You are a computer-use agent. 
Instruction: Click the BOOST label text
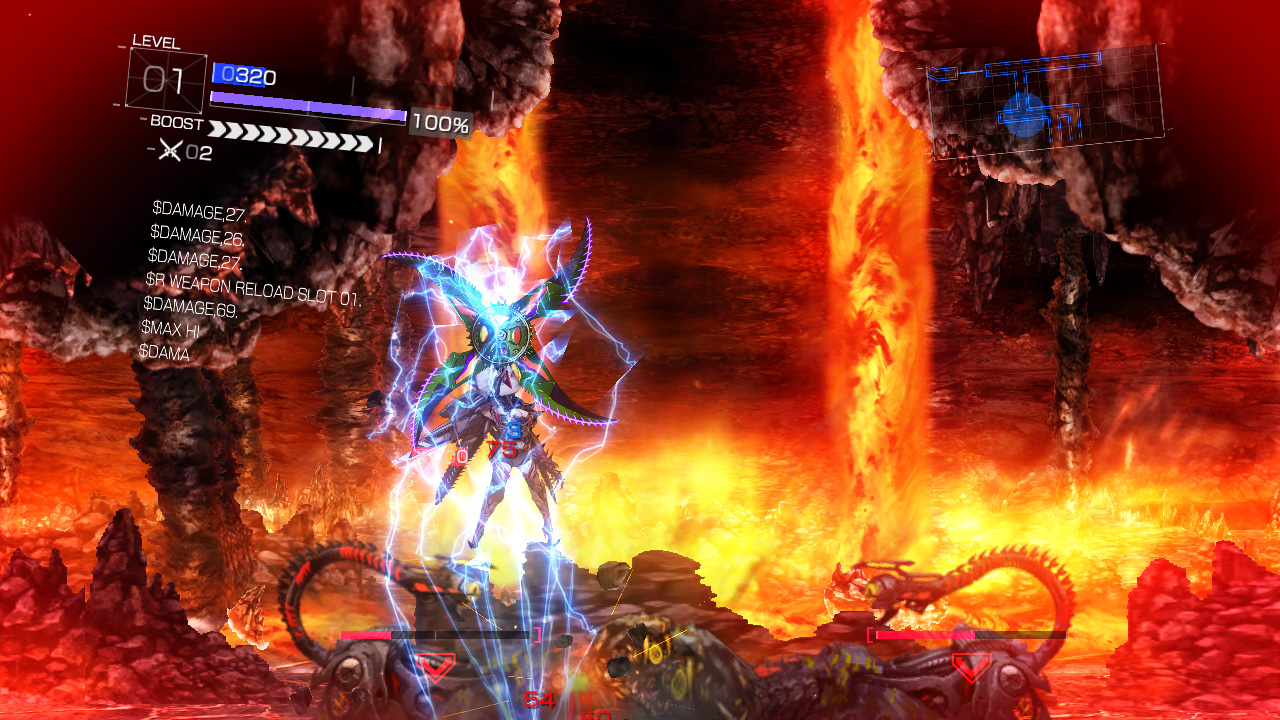176,121
